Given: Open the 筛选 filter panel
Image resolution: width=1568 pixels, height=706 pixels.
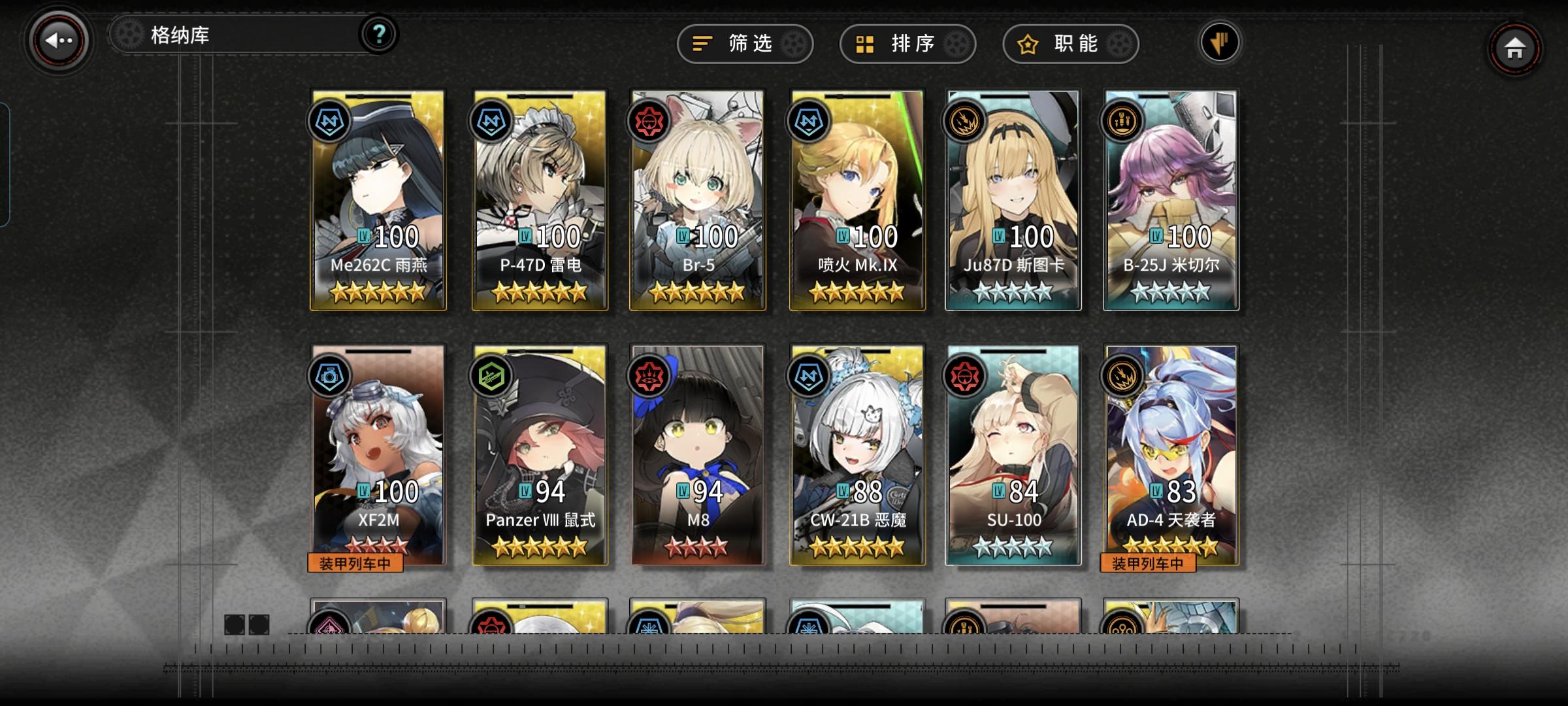Looking at the screenshot, I should click(745, 44).
